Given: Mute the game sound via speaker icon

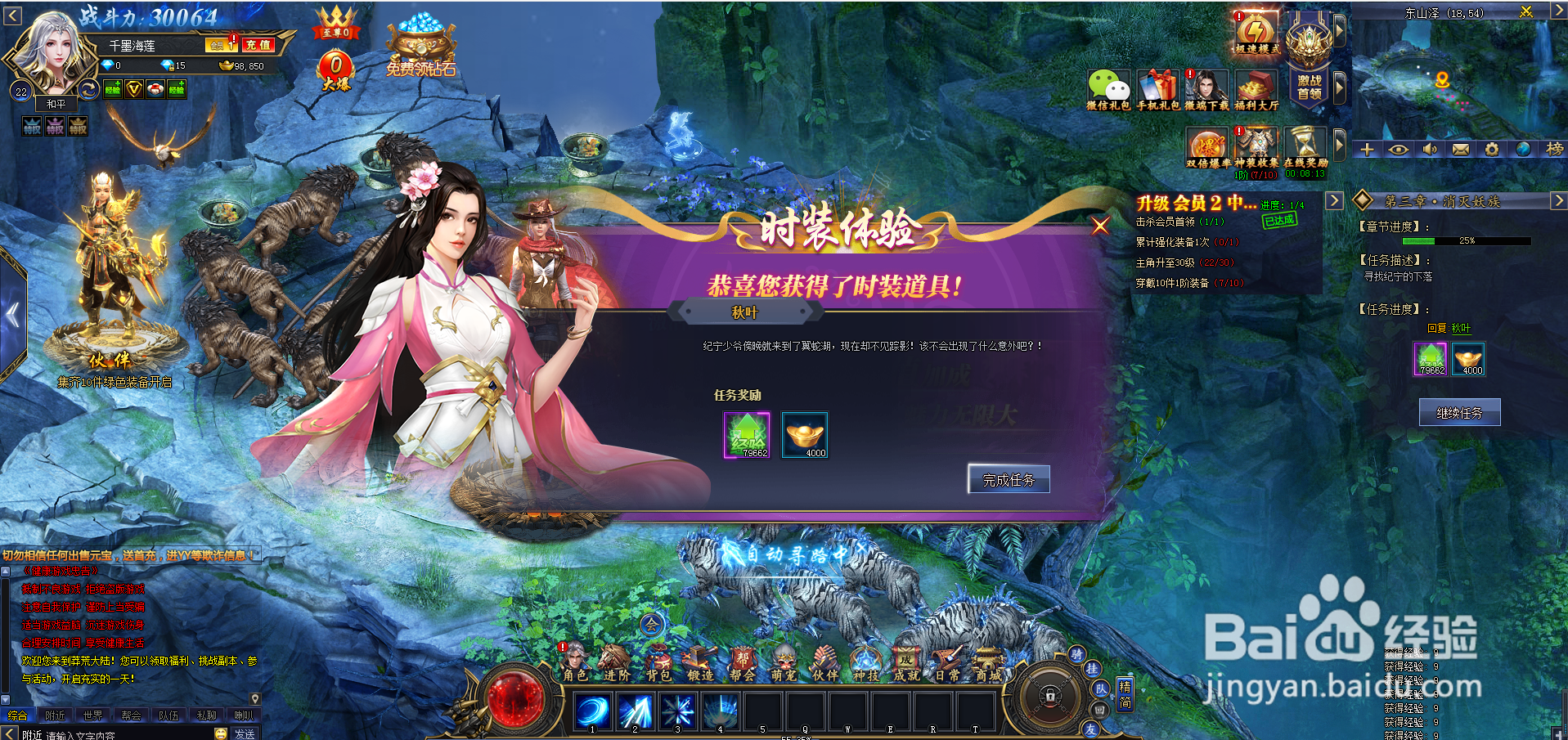Looking at the screenshot, I should click(x=1430, y=150).
